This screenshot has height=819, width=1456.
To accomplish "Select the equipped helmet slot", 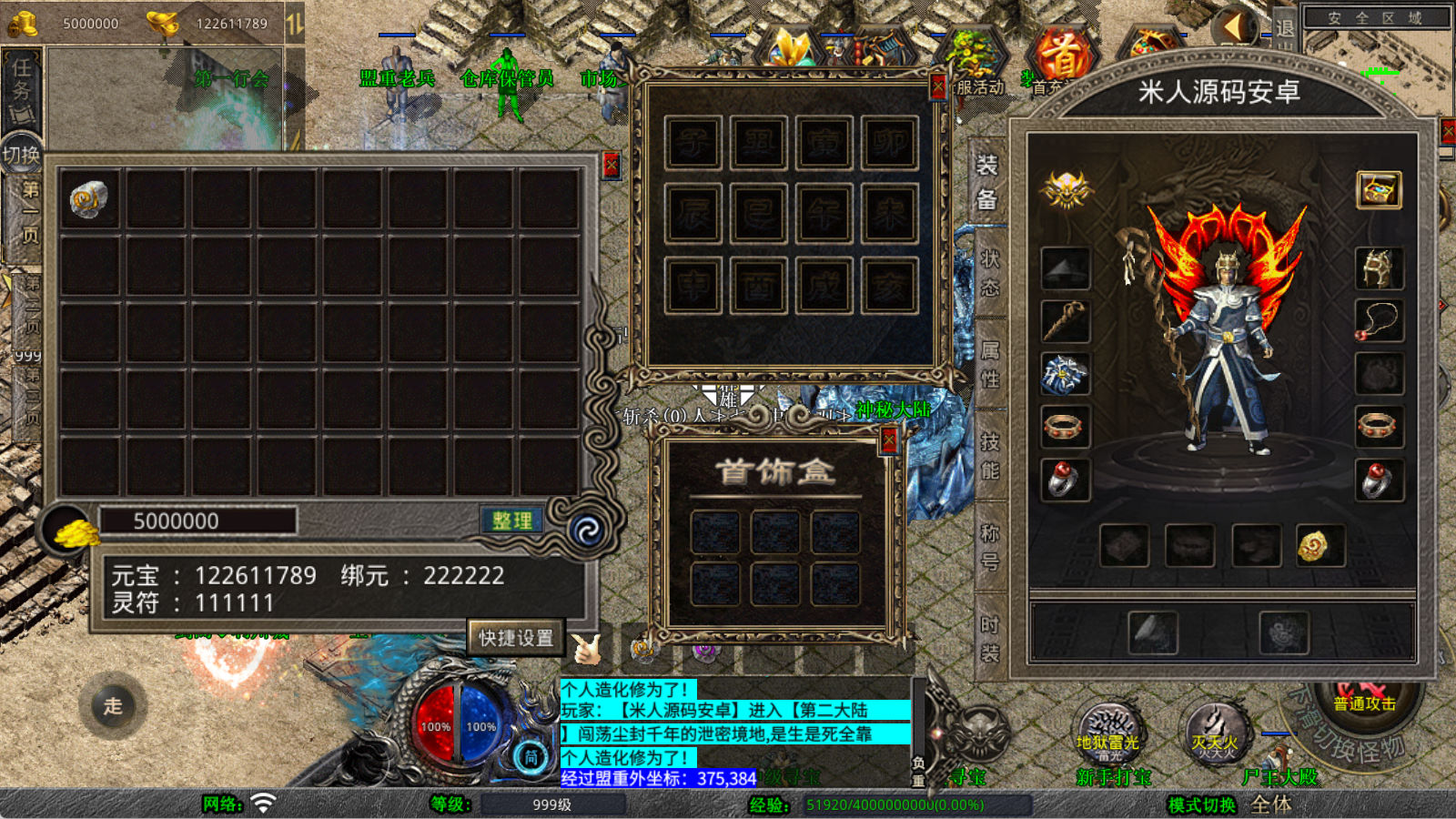I will (1378, 268).
